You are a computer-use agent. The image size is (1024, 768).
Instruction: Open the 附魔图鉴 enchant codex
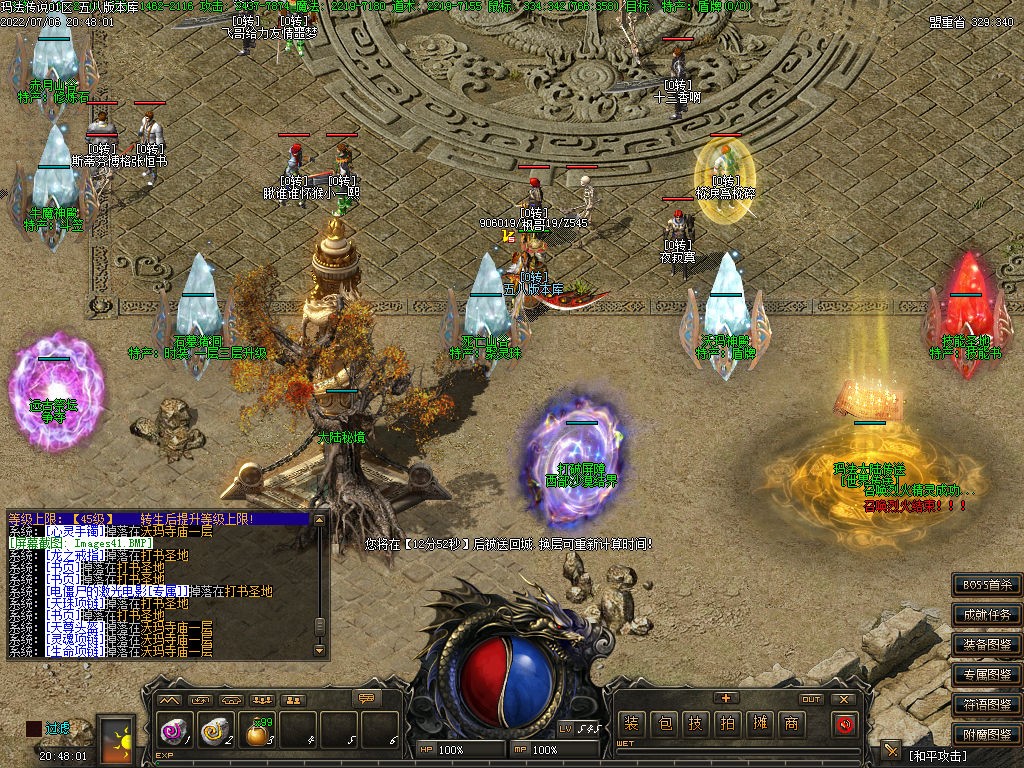986,734
